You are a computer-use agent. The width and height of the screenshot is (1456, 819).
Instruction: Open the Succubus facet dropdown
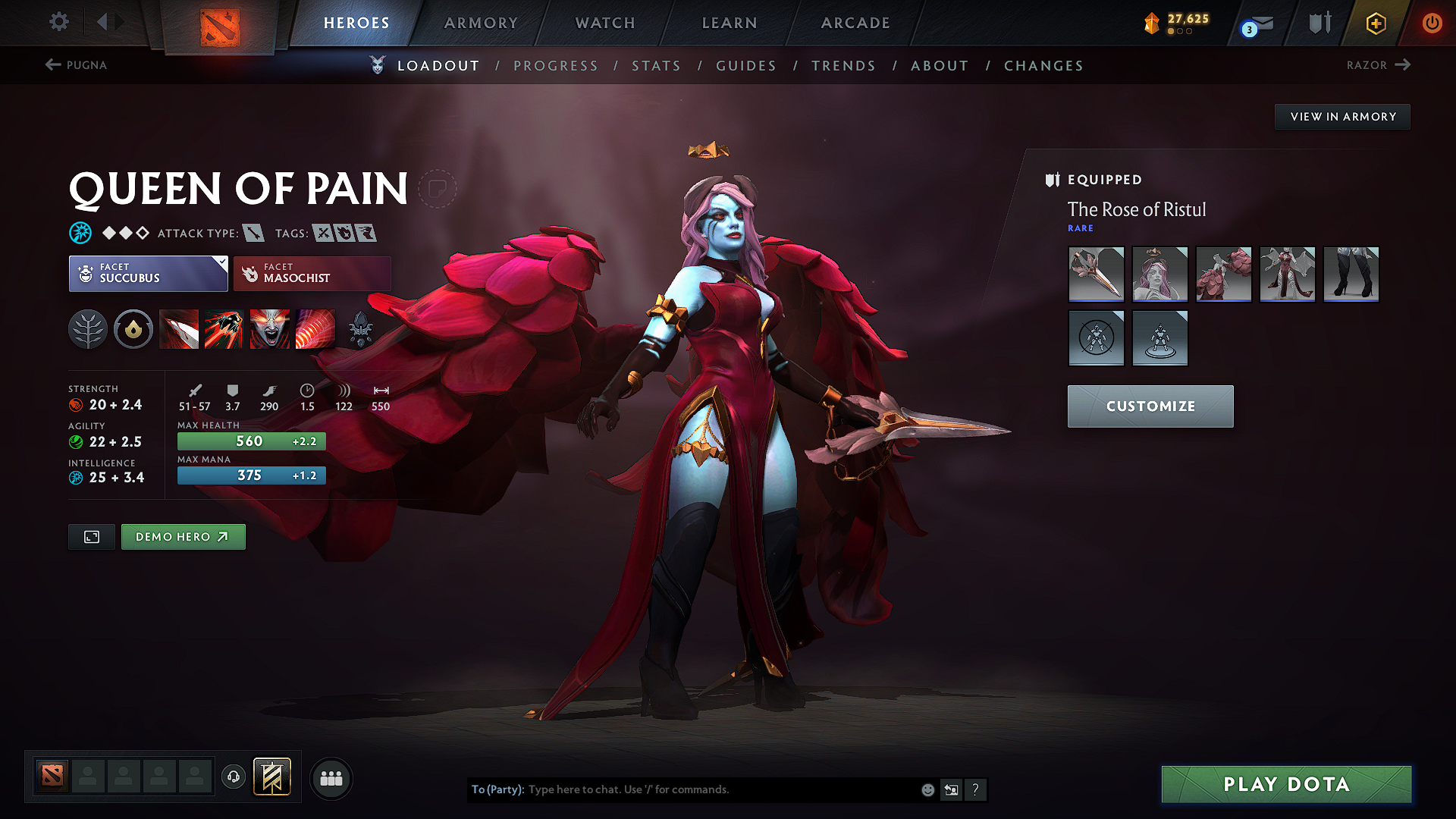point(148,274)
